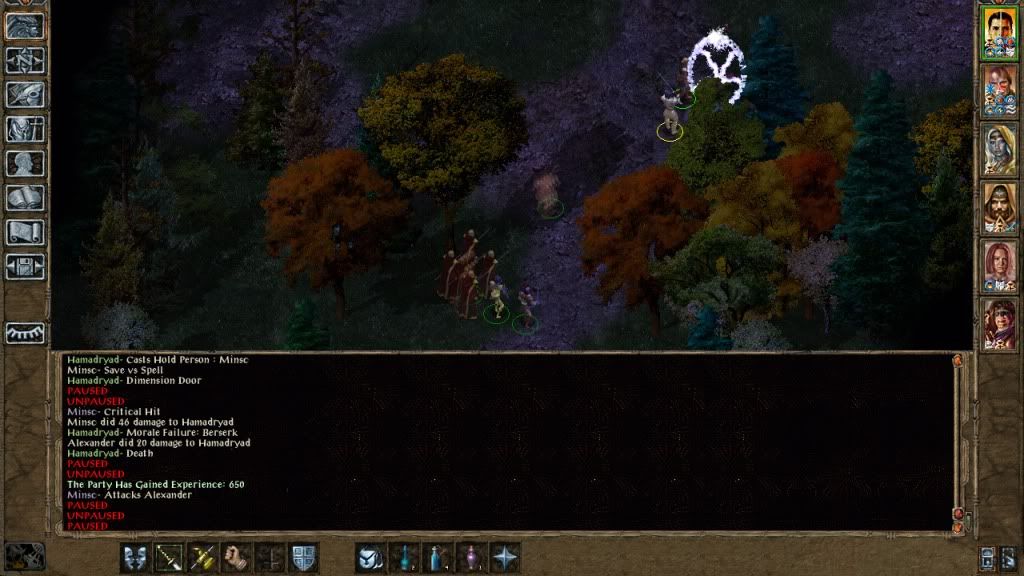Open the options floppy disk button
1024x576 pixels.
pos(25,267)
